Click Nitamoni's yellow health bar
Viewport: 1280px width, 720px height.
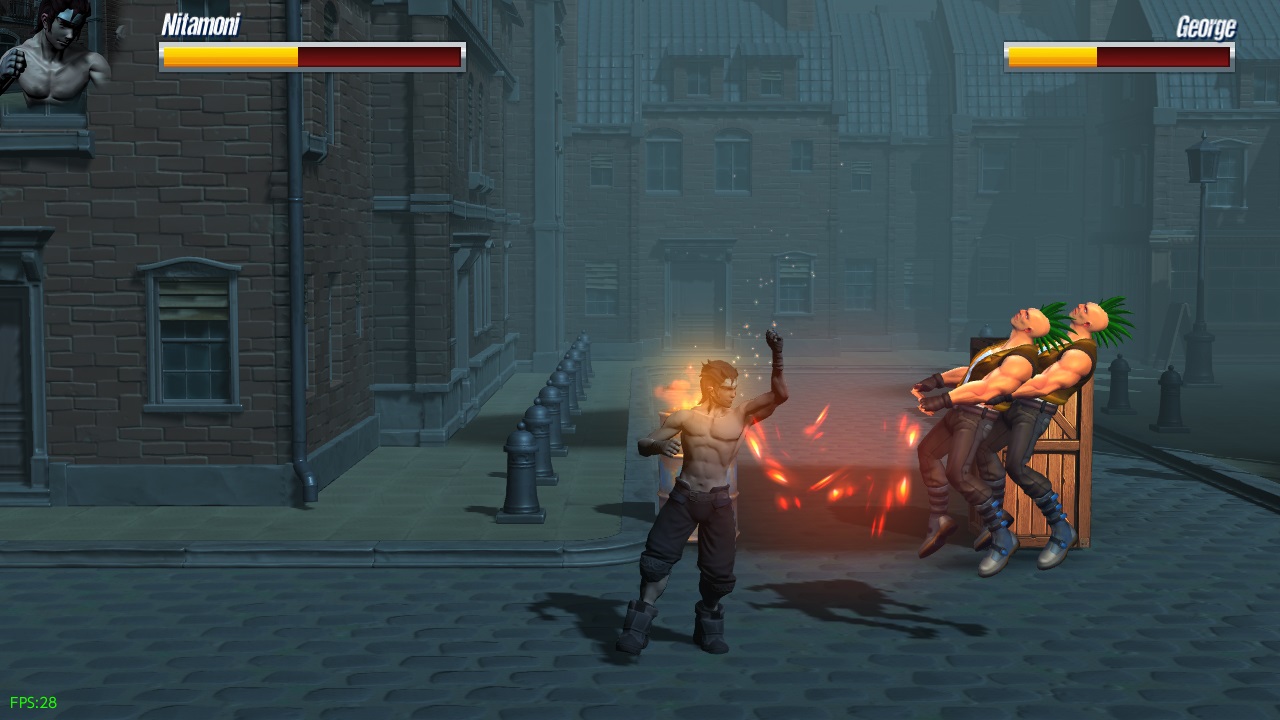pos(230,57)
